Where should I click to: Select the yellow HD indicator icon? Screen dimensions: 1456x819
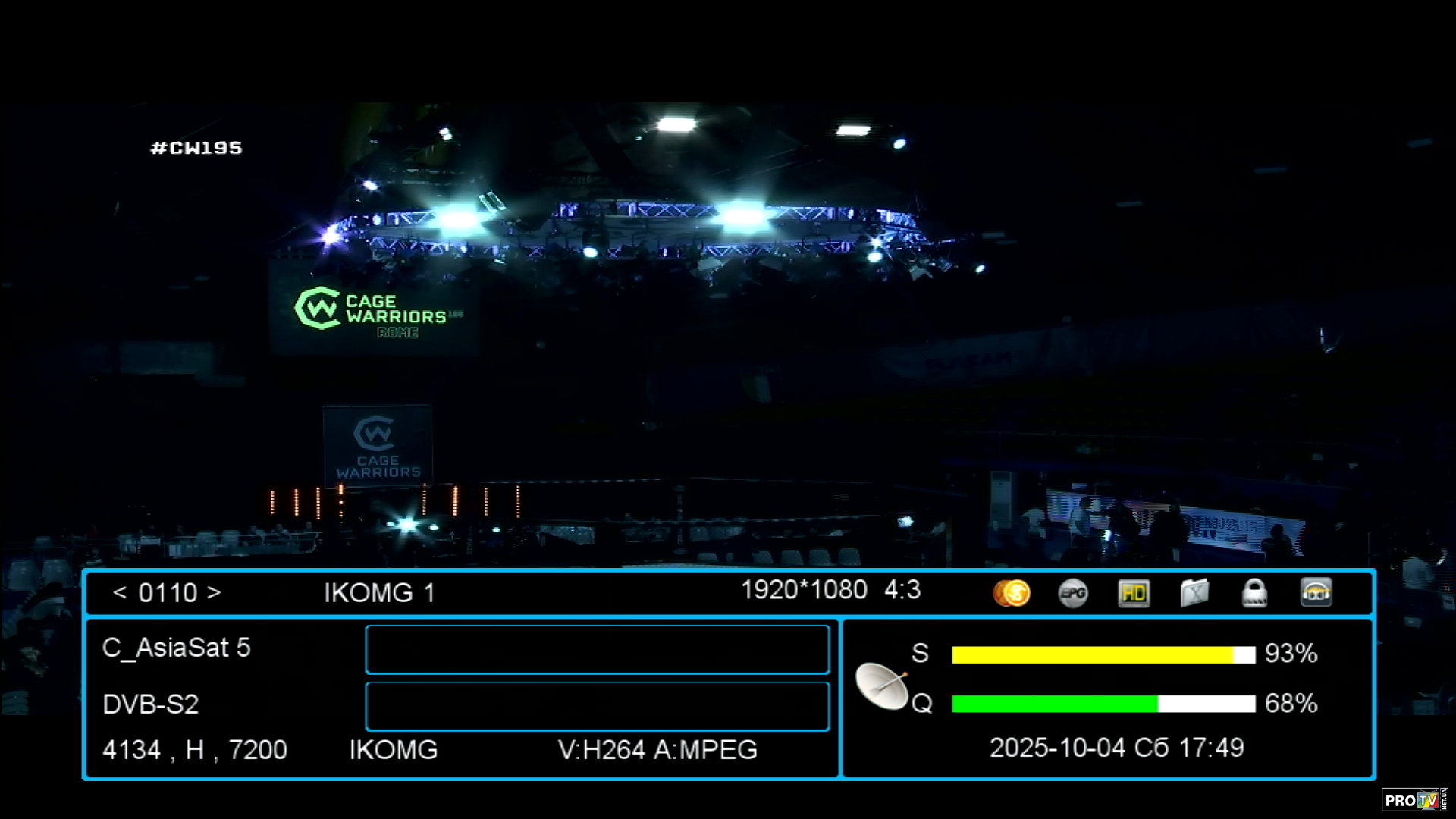tap(1134, 593)
